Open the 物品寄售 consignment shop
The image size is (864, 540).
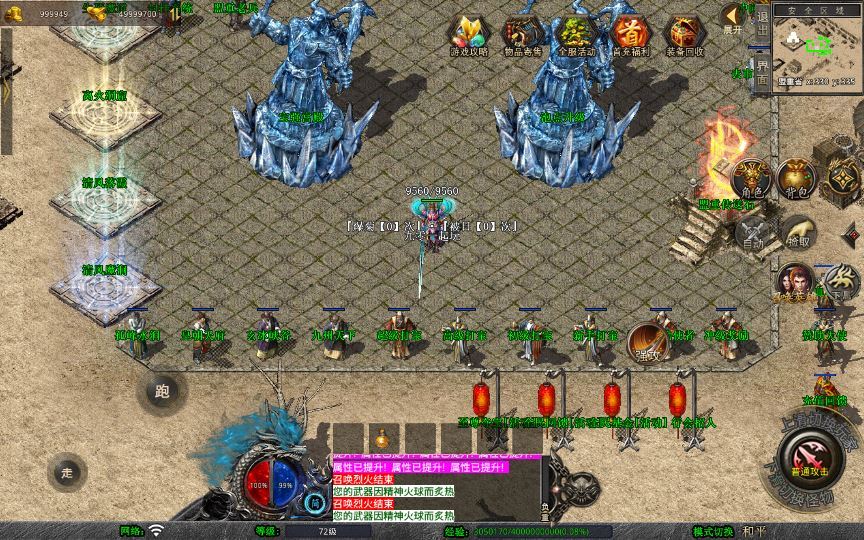point(521,35)
